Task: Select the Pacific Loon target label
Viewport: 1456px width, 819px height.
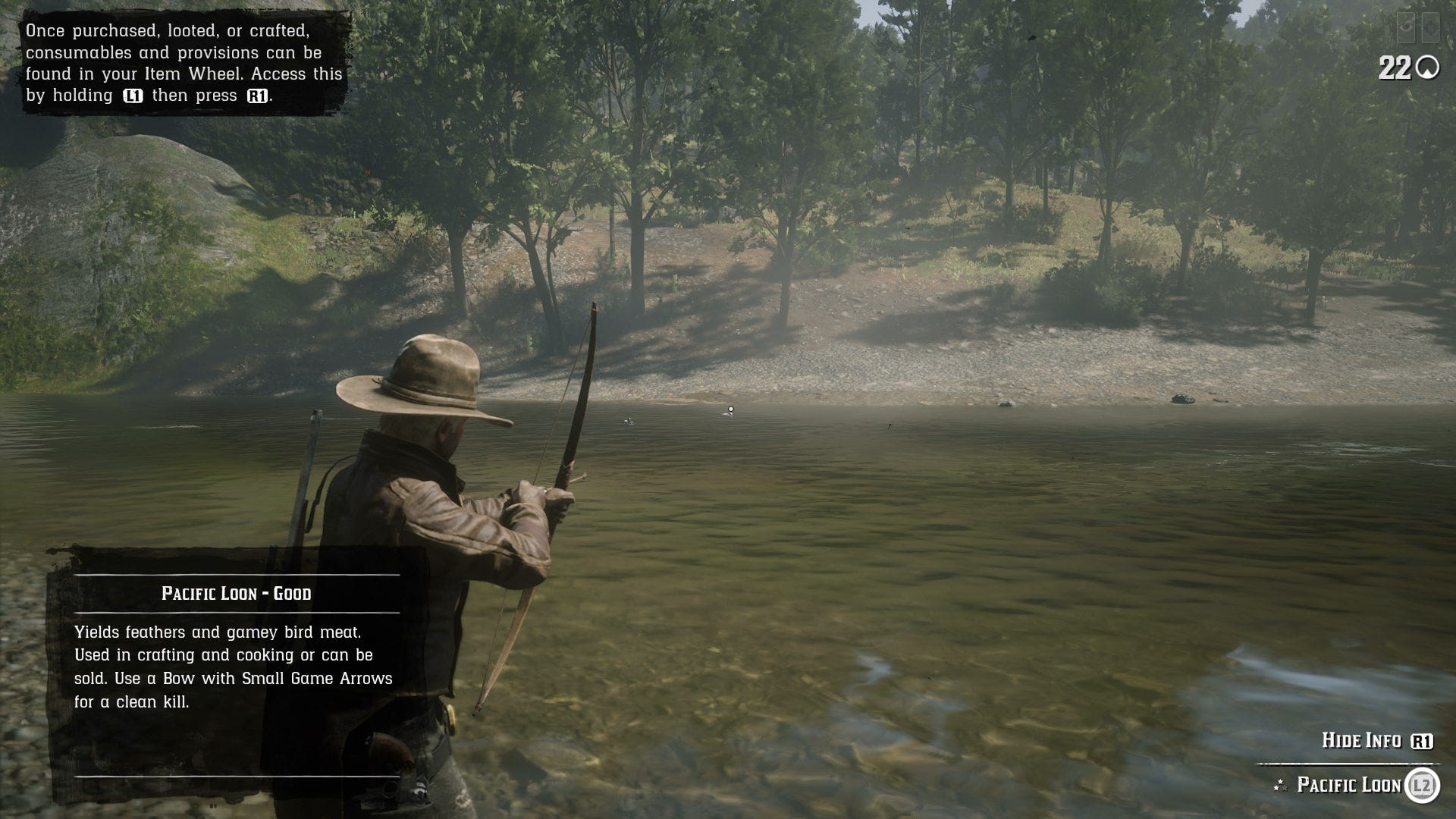Action: point(1349,785)
